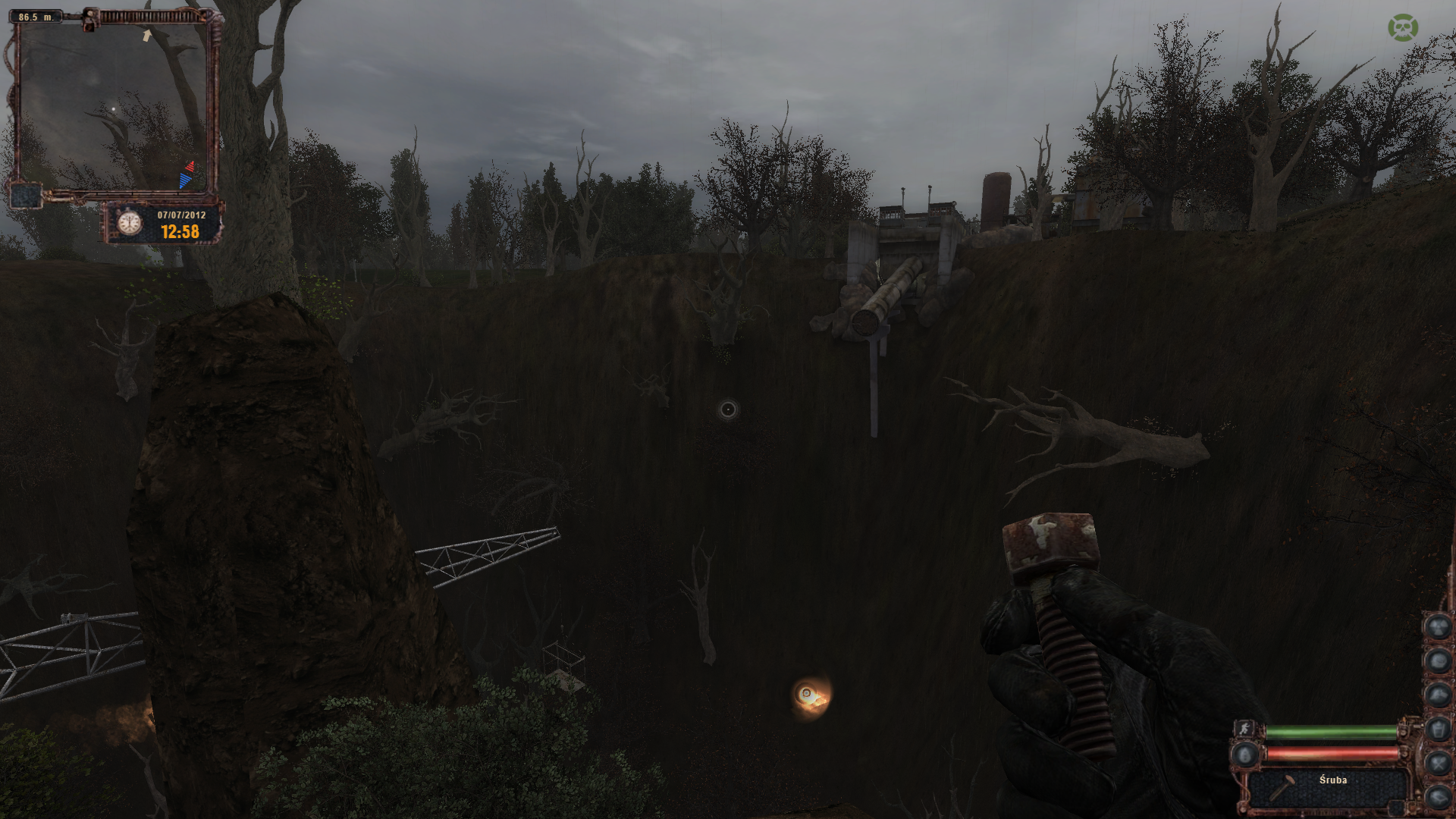Select the red and blue compass marker
This screenshot has height=819, width=1456.
187,174
